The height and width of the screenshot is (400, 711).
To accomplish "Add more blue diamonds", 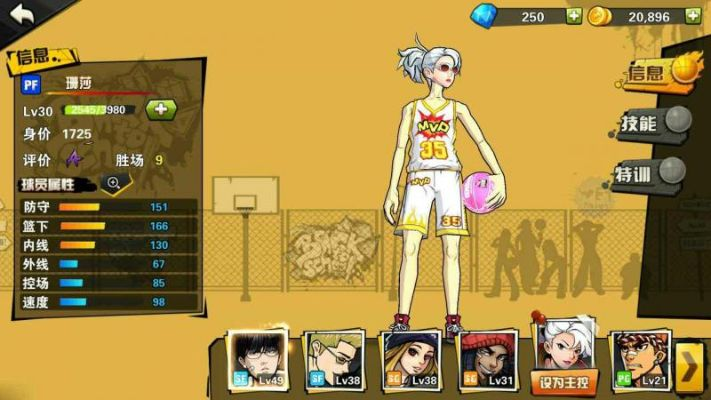I will pyautogui.click(x=573, y=16).
